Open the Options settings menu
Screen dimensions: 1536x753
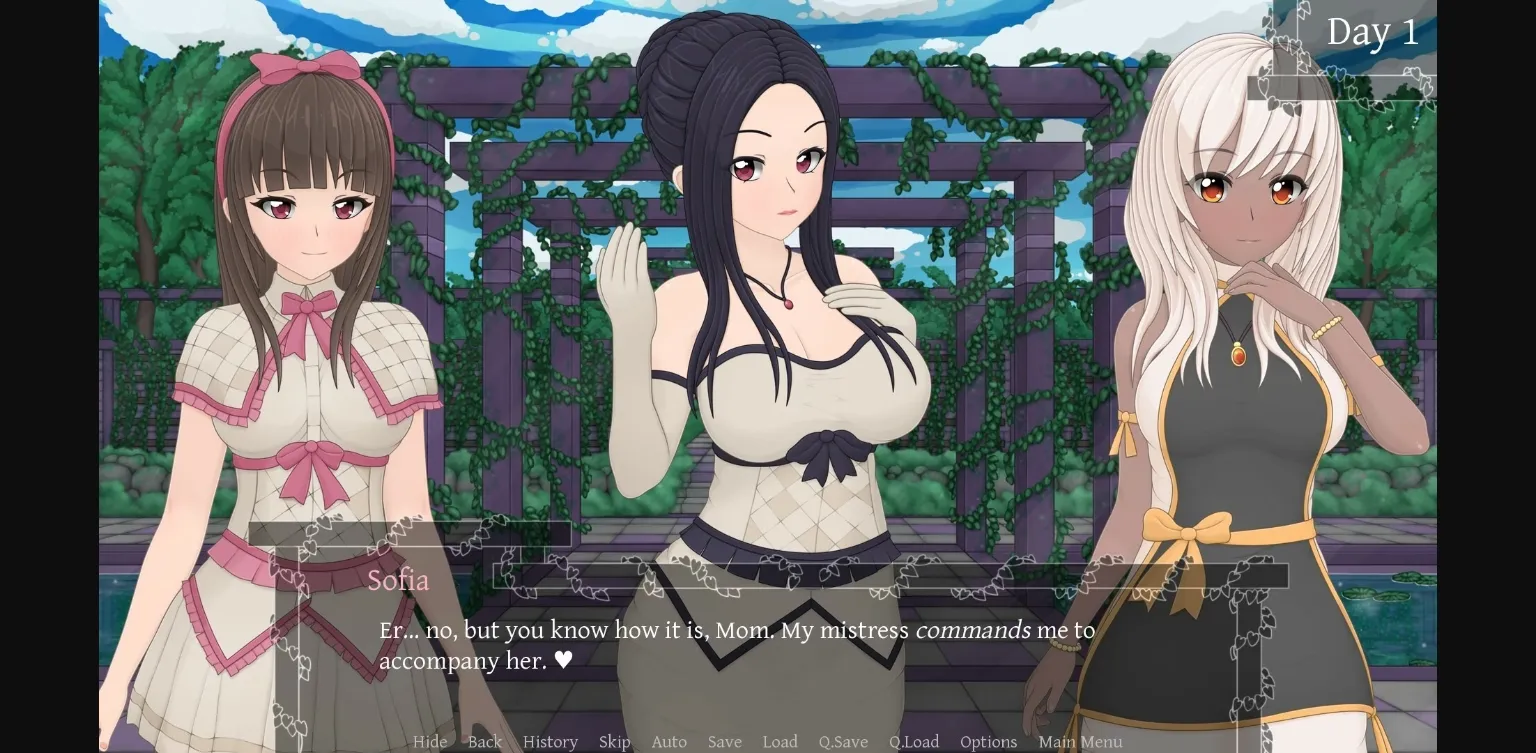click(x=987, y=742)
